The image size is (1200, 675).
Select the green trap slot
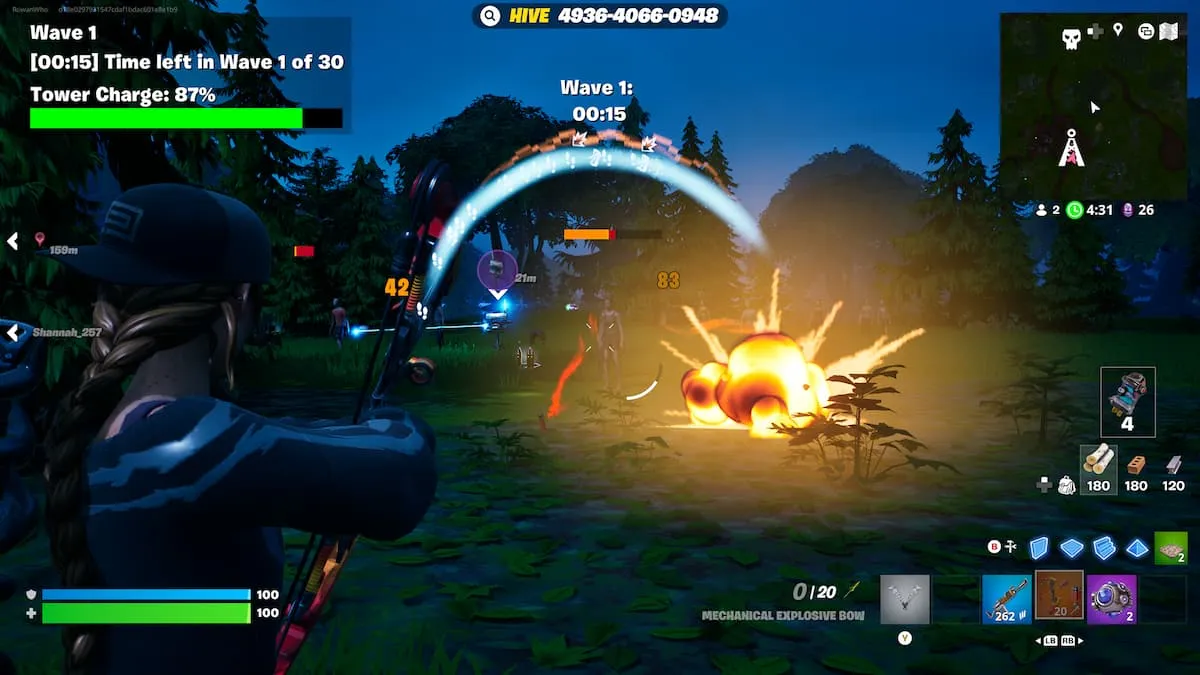point(1171,548)
